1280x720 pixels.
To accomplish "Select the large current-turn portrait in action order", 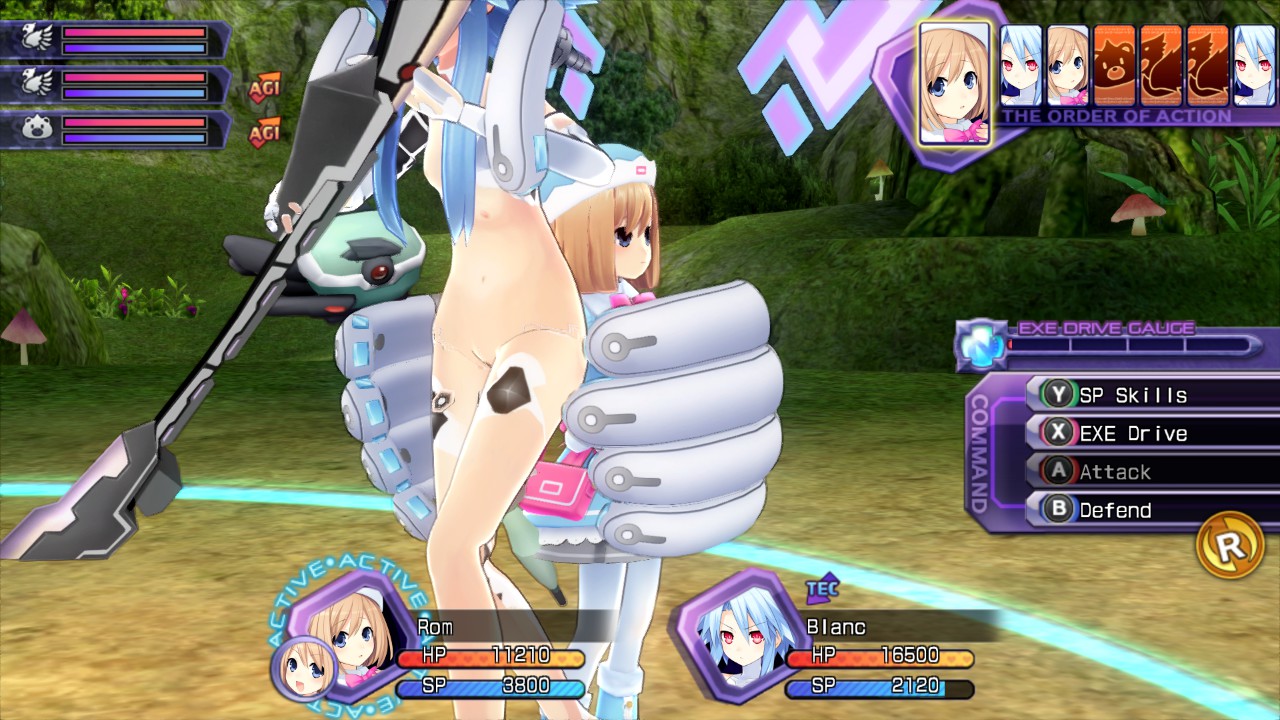I will coord(954,83).
